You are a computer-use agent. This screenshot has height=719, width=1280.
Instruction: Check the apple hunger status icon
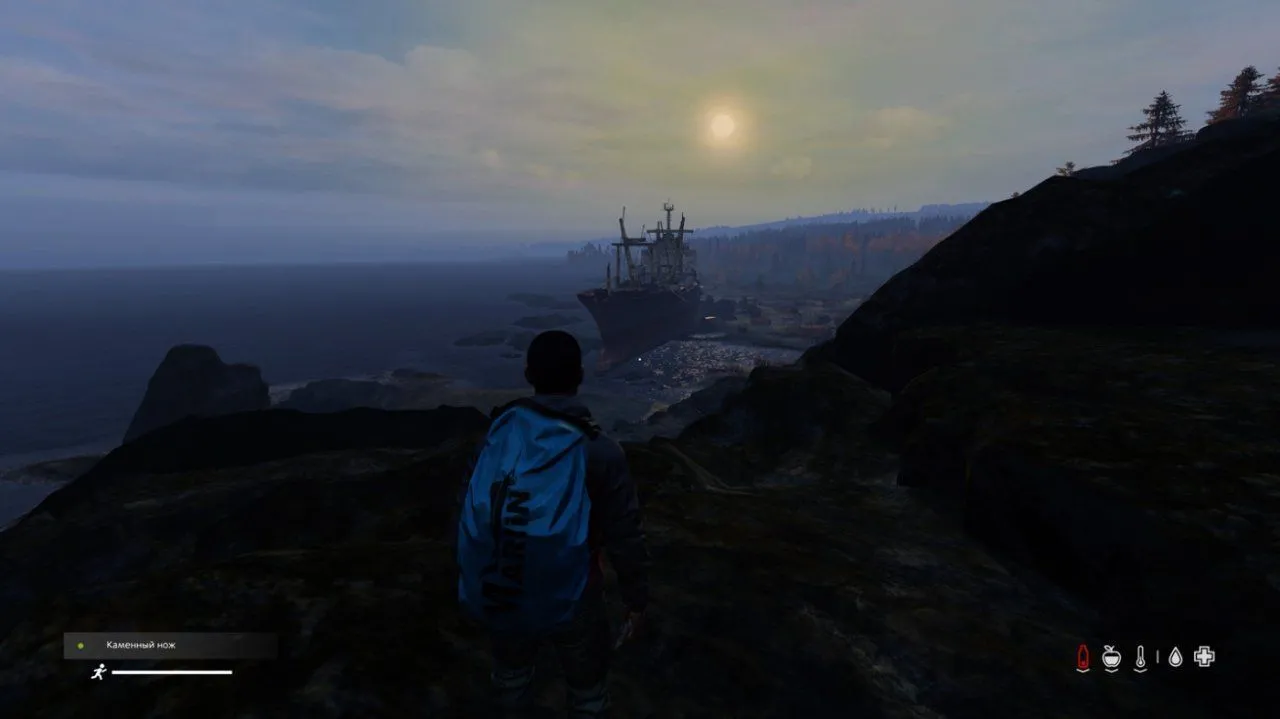click(1111, 657)
